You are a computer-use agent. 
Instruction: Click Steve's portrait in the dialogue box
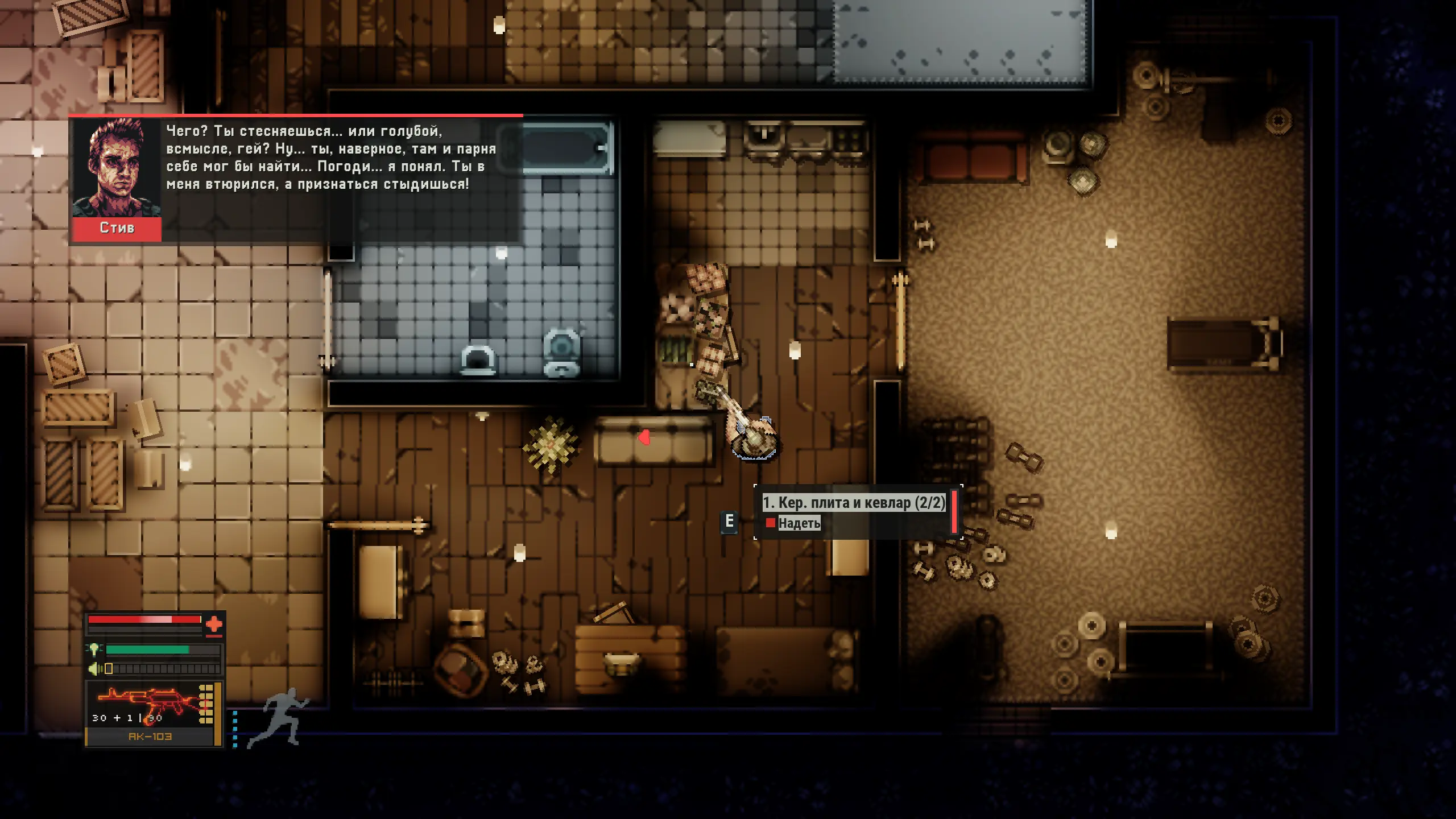[117, 168]
